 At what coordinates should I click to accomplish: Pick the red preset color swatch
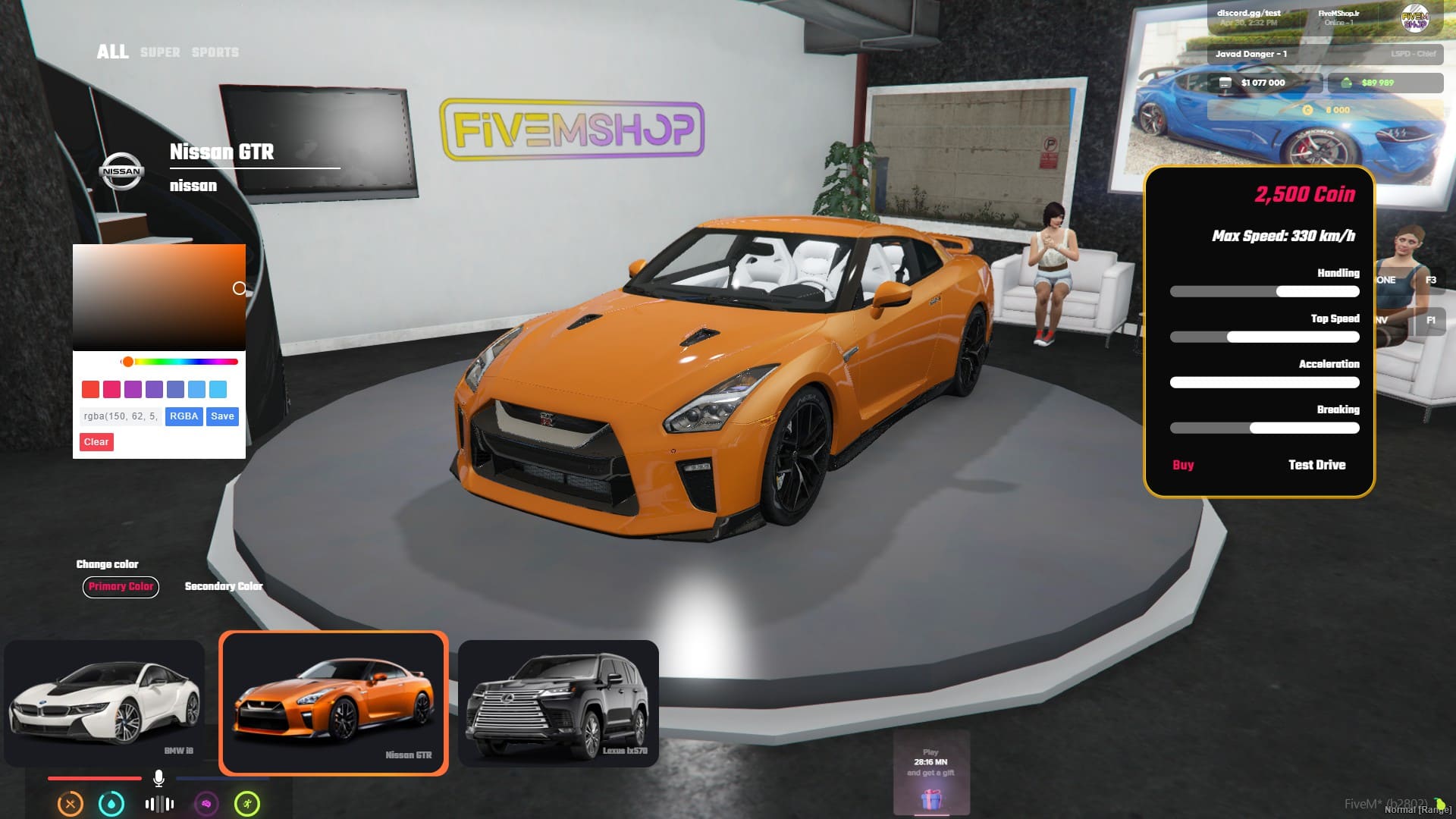click(90, 390)
